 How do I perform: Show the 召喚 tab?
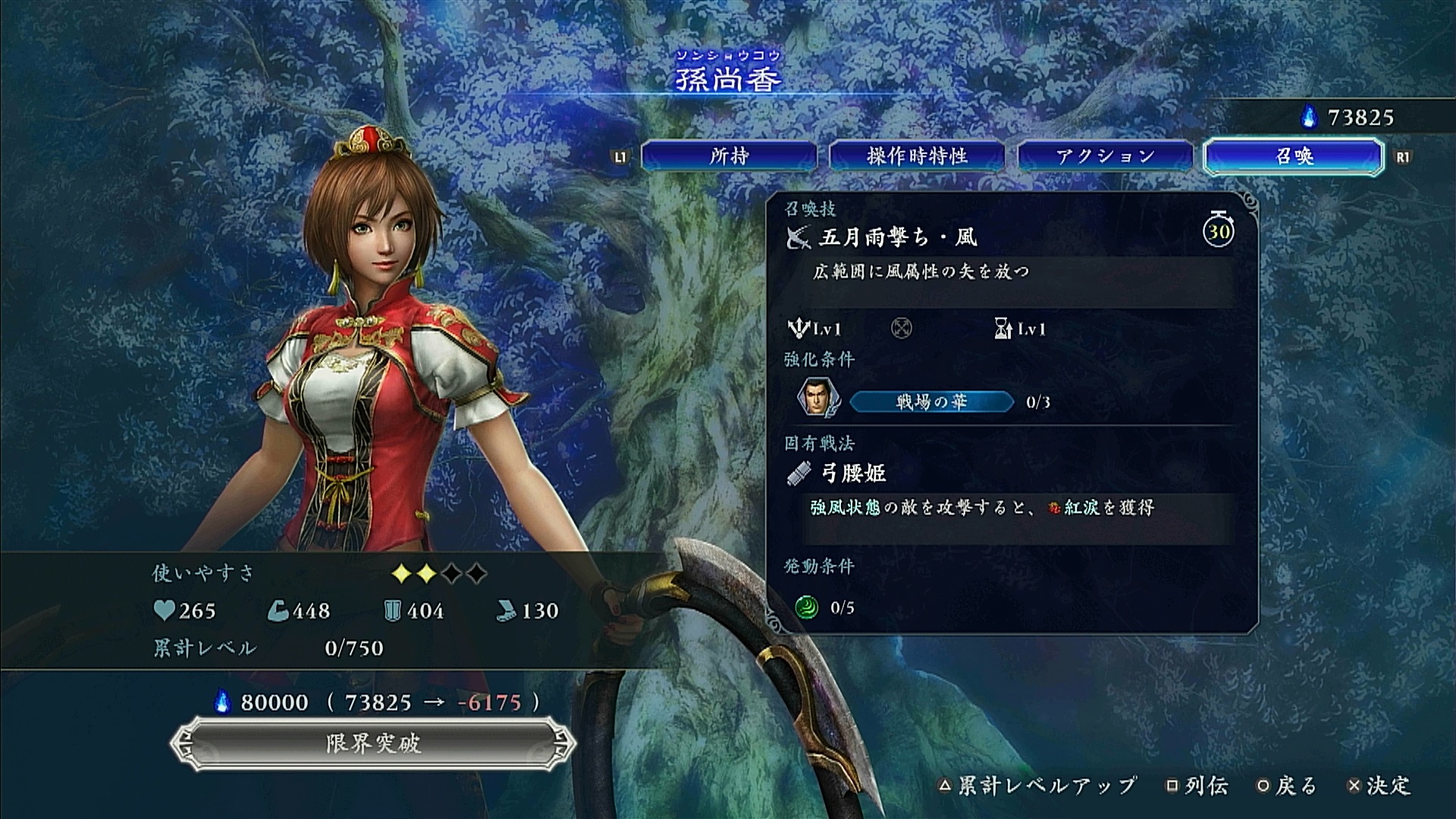click(1294, 156)
